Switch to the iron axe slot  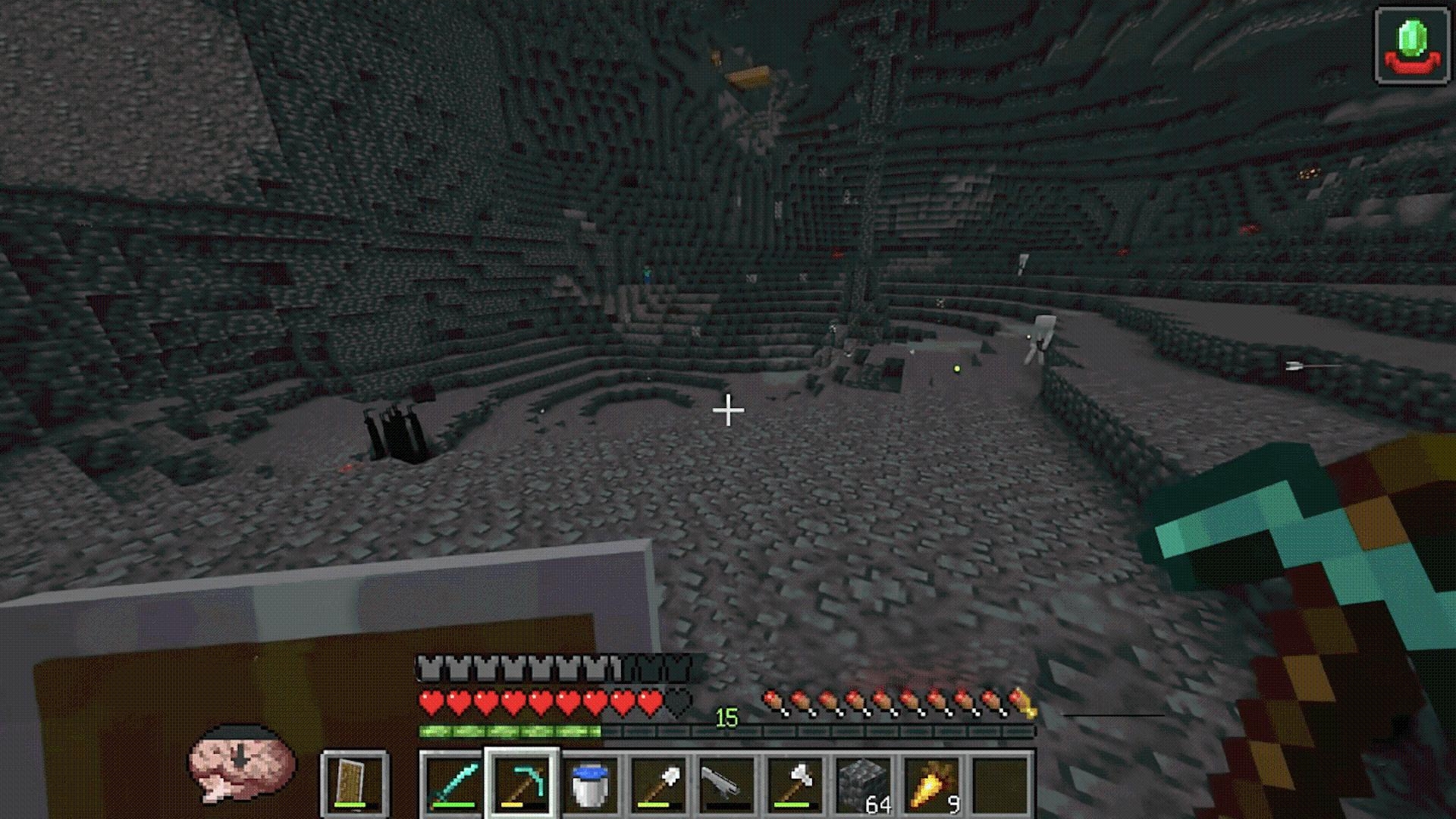tap(795, 785)
